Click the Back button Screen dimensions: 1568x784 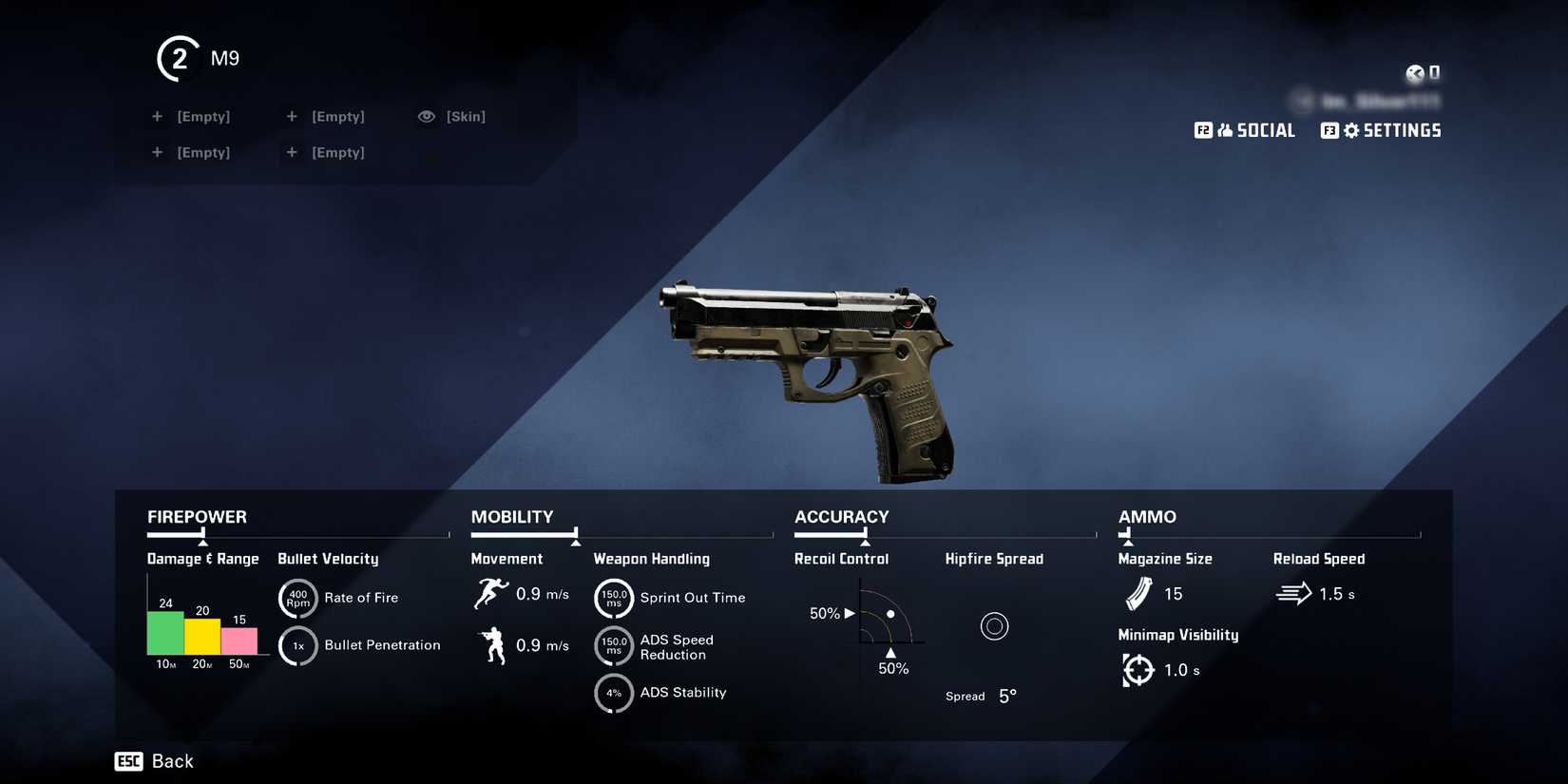click(x=154, y=760)
